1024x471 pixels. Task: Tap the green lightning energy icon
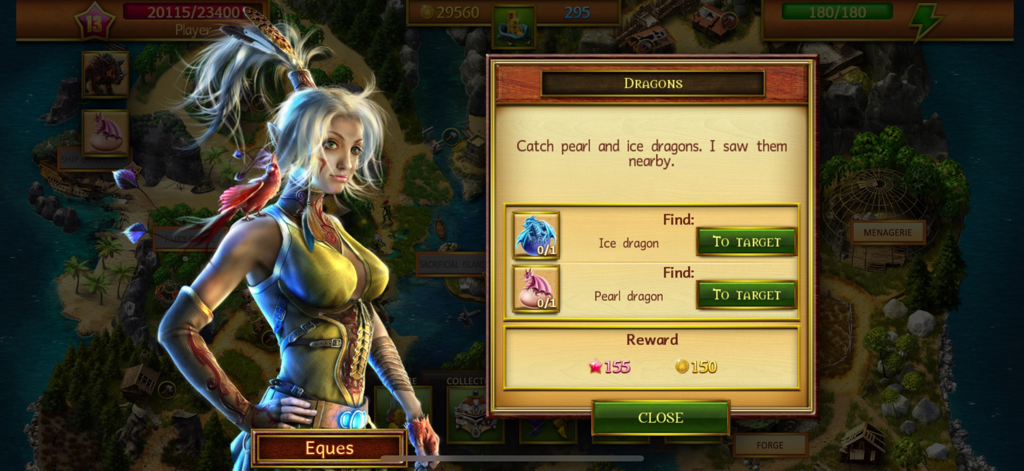coord(925,22)
